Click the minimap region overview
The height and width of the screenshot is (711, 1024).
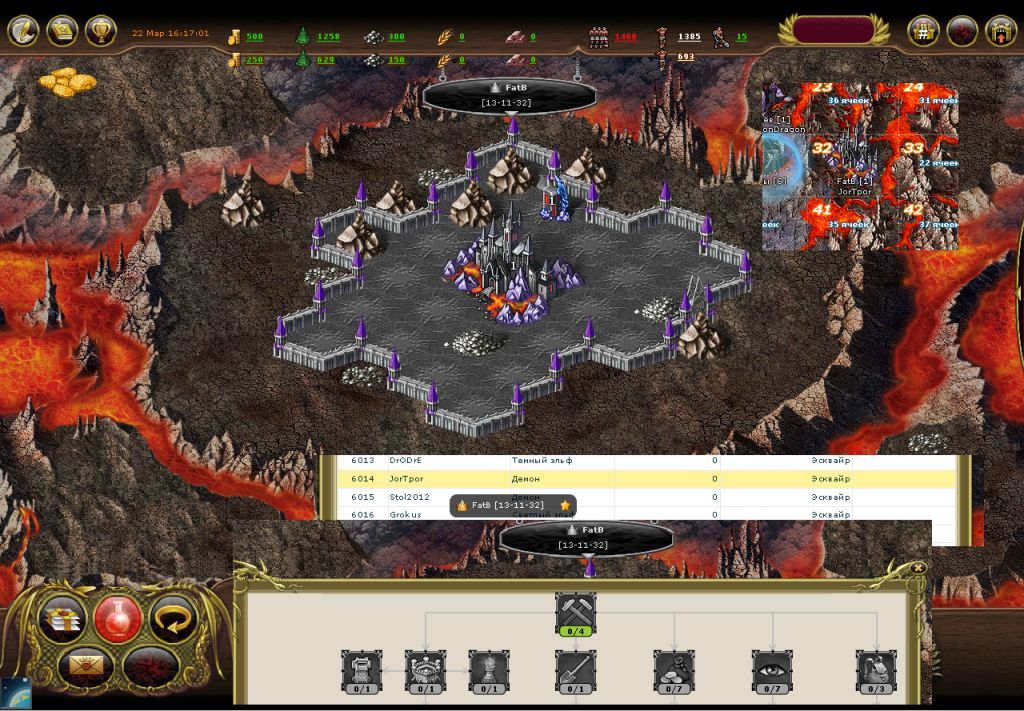point(860,166)
